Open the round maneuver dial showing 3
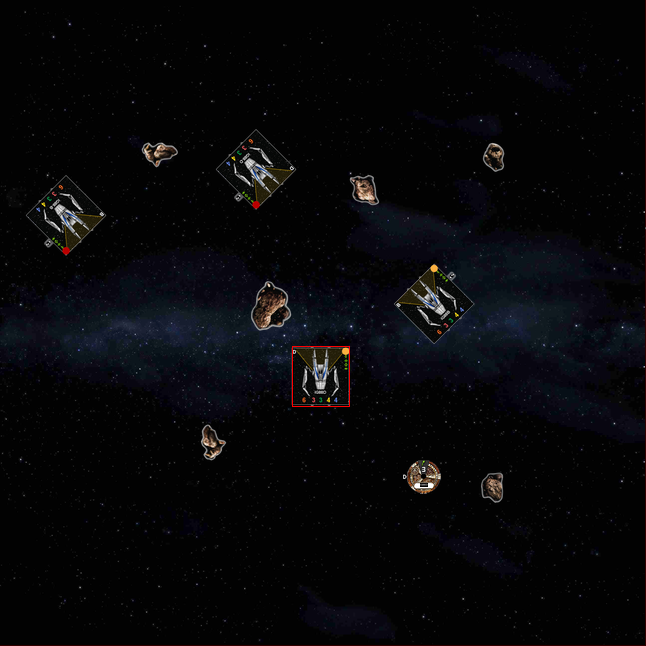Screen dimensions: 646x646 (424, 476)
